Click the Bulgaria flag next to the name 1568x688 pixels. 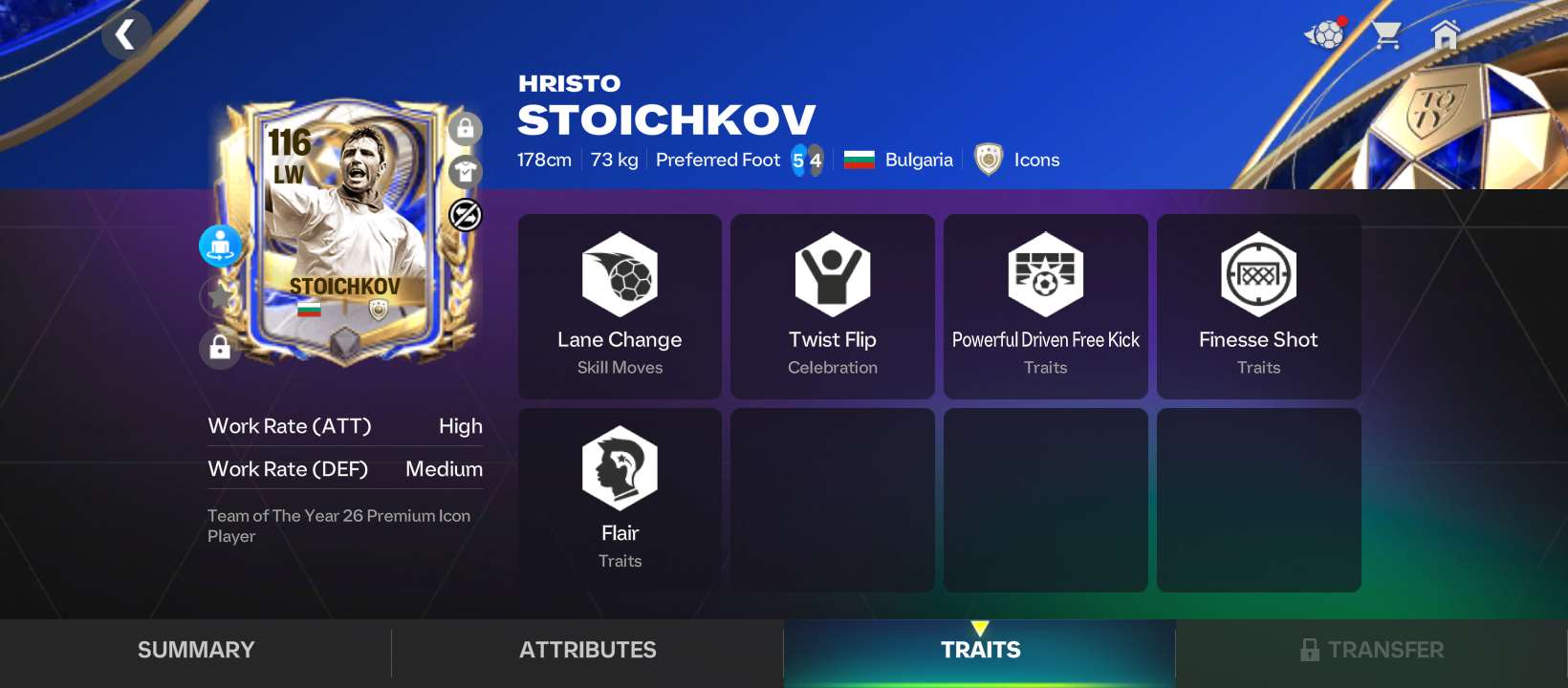click(x=861, y=160)
